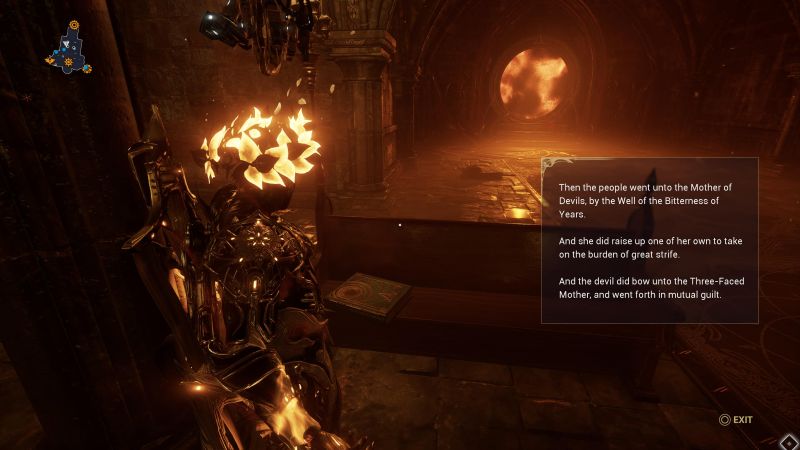The image size is (800, 450).
Task: Open the minimap of the room
Action: pos(69,49)
